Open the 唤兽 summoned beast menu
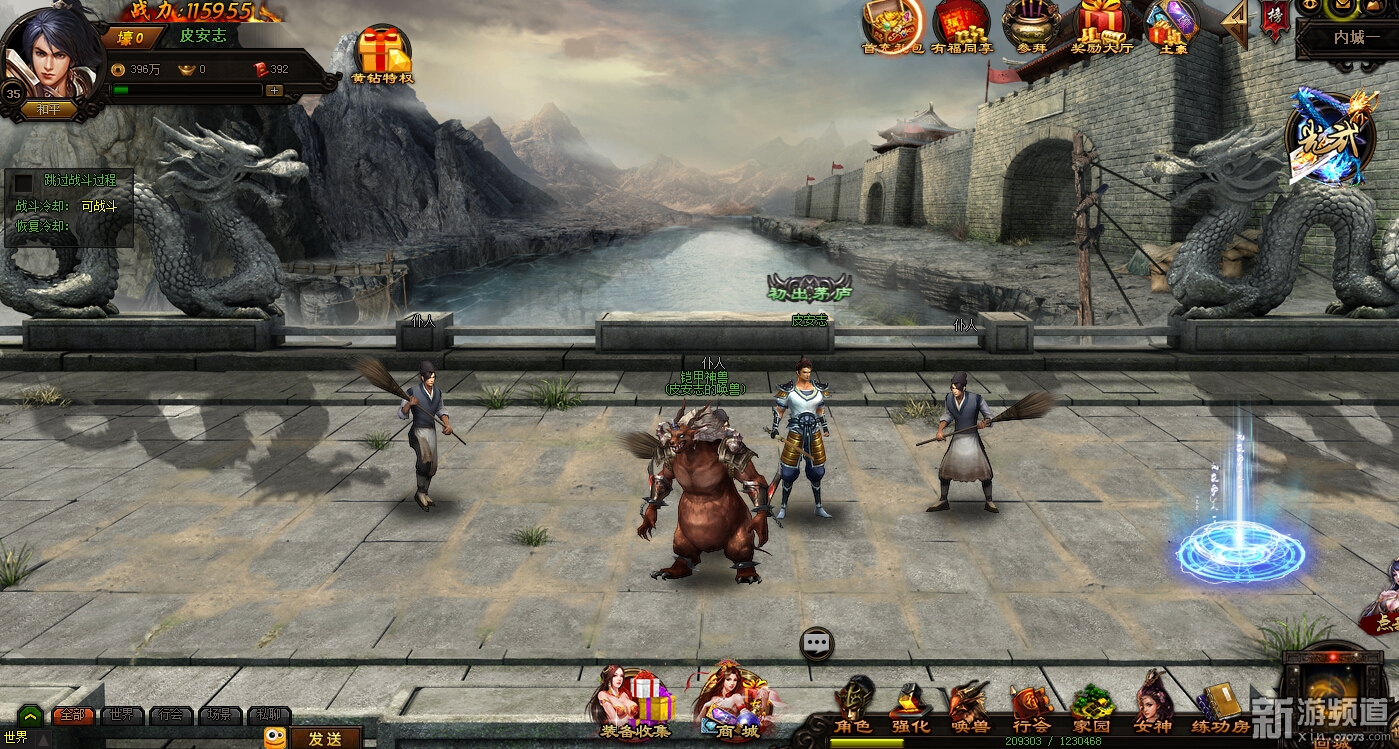1399x749 pixels. (968, 708)
